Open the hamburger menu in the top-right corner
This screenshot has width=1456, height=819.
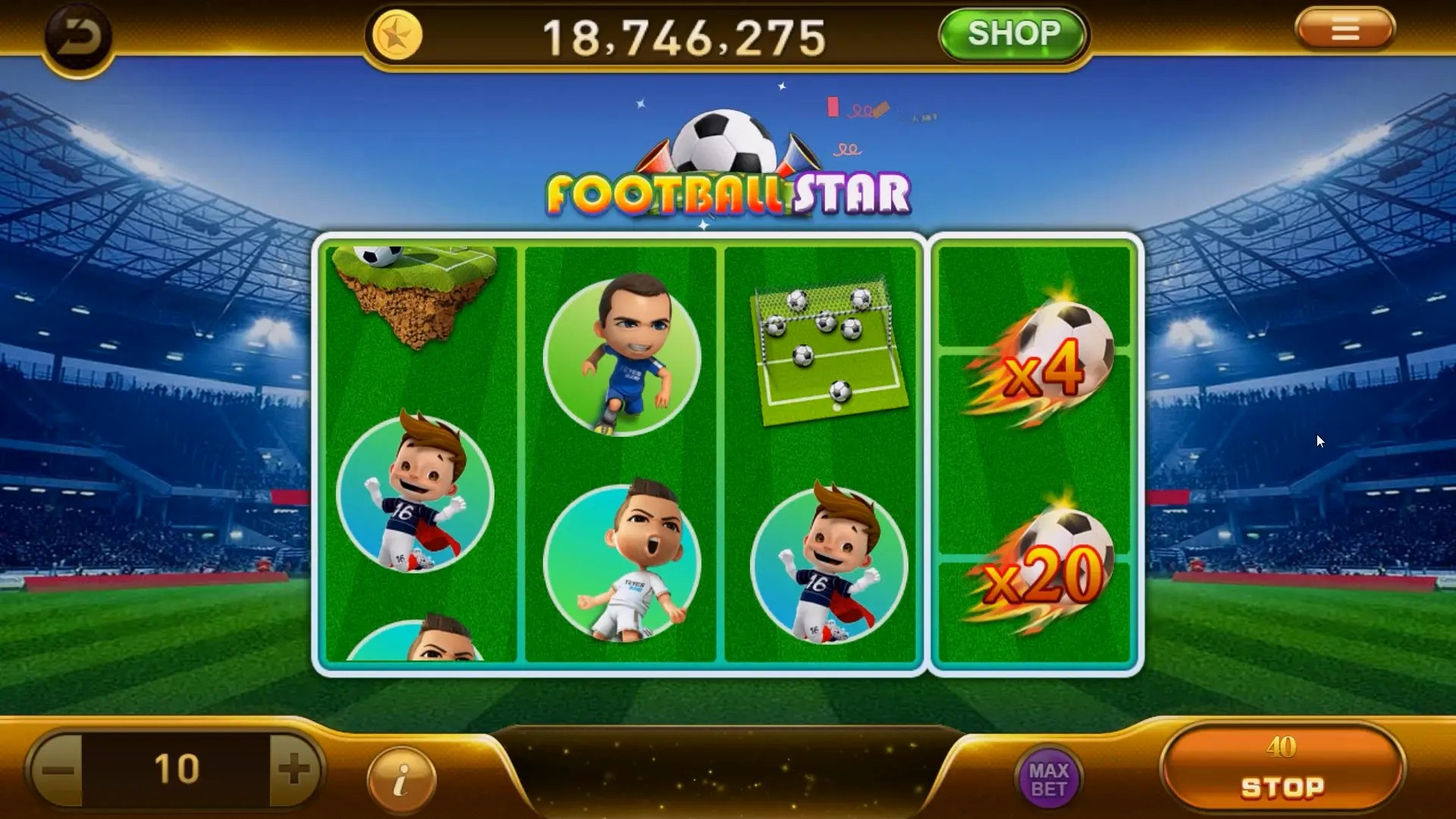tap(1346, 30)
